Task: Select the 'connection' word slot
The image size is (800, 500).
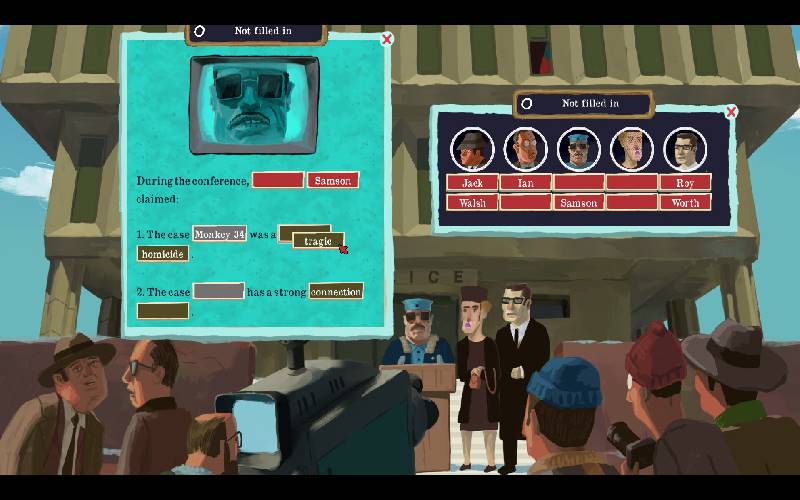Action: [336, 291]
